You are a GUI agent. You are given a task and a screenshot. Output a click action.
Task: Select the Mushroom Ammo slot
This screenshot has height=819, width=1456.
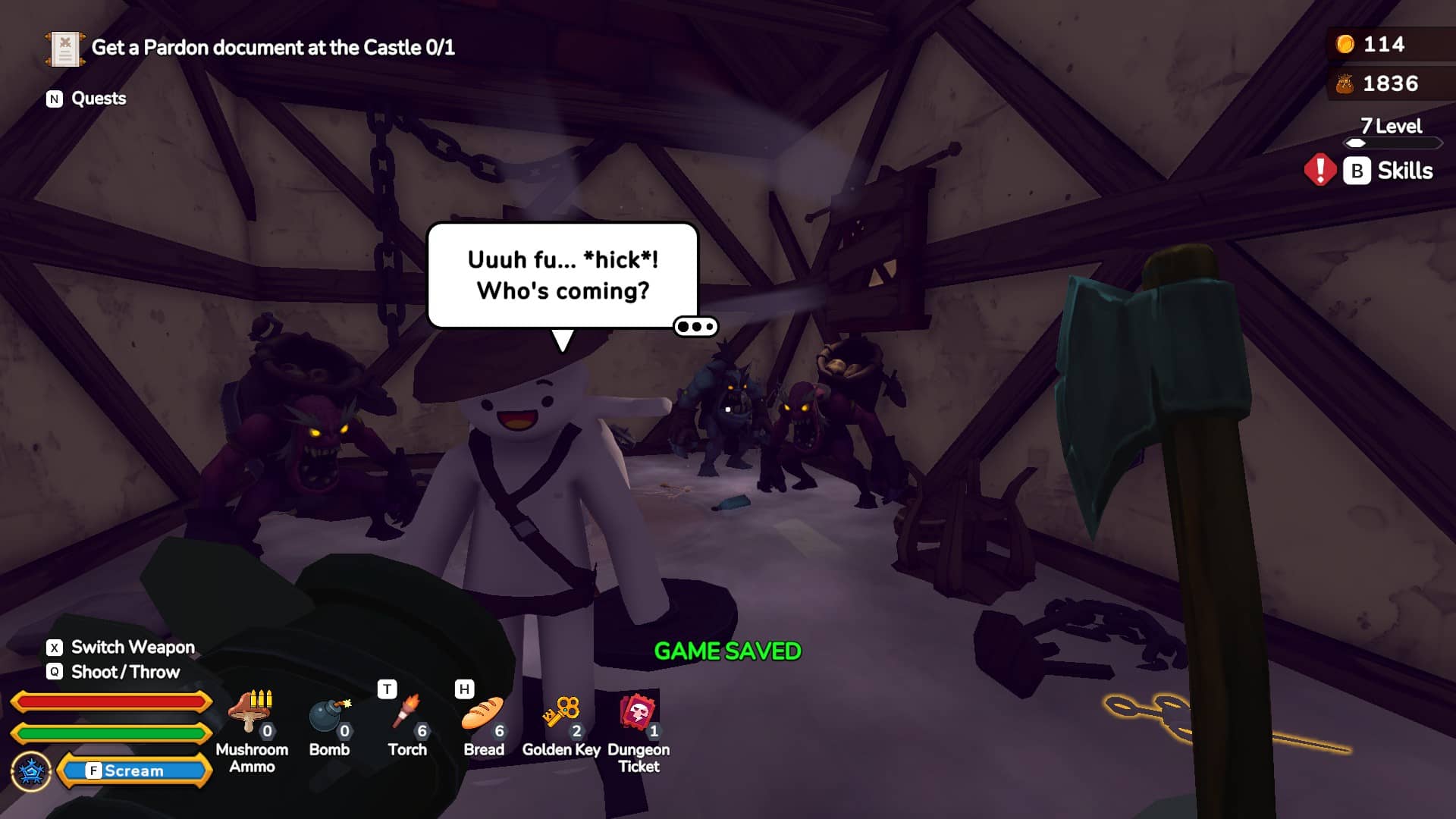tap(251, 714)
